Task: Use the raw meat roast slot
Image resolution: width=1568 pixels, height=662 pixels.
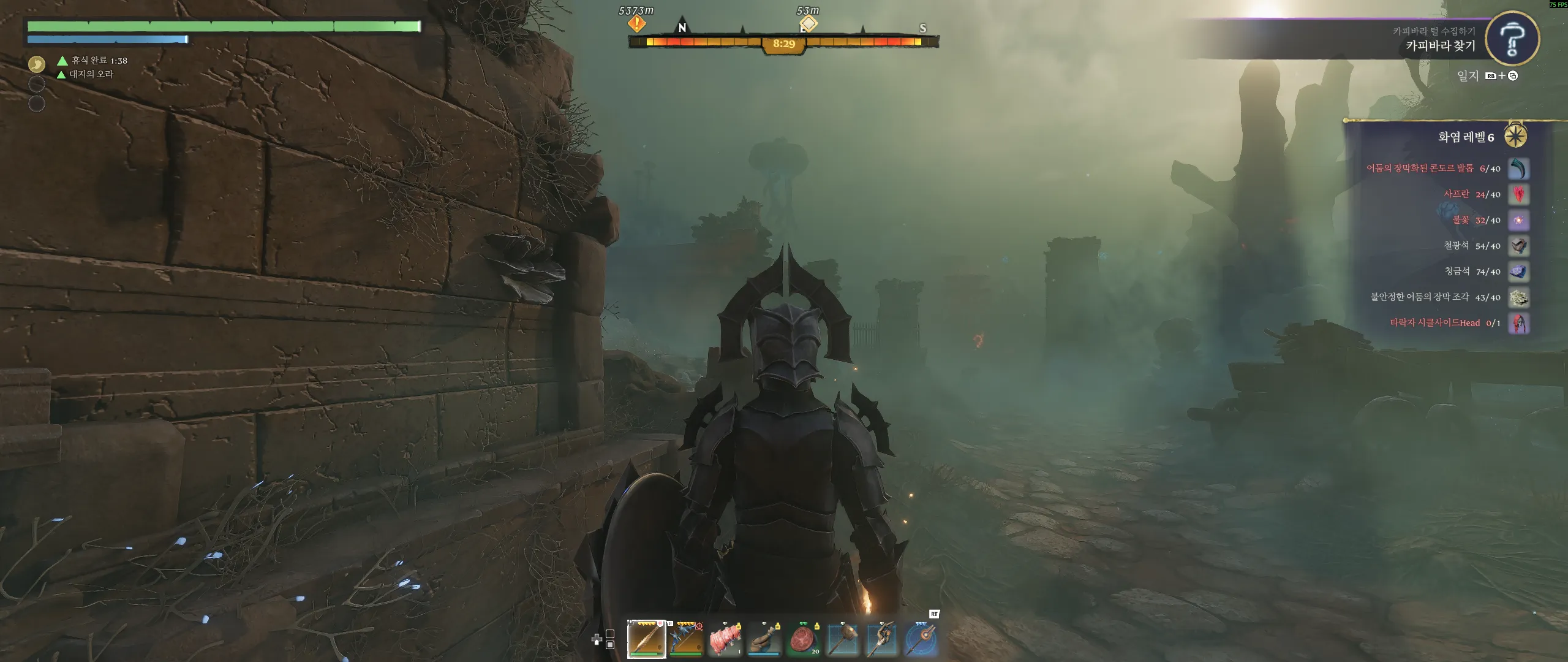Action: (725, 639)
